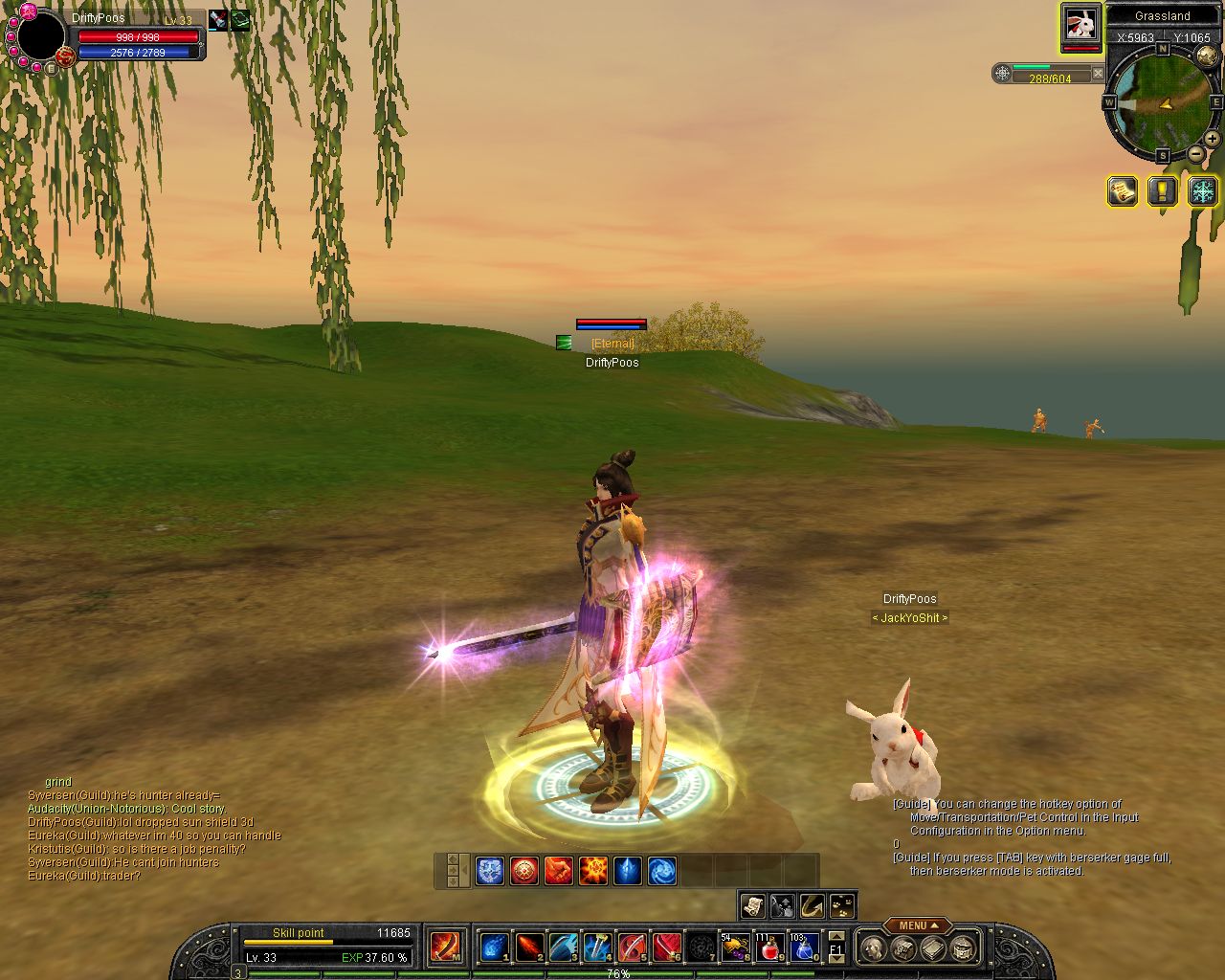The image size is (1225, 980).
Task: Zoom in the minimap with the plus button
Action: tap(1212, 139)
